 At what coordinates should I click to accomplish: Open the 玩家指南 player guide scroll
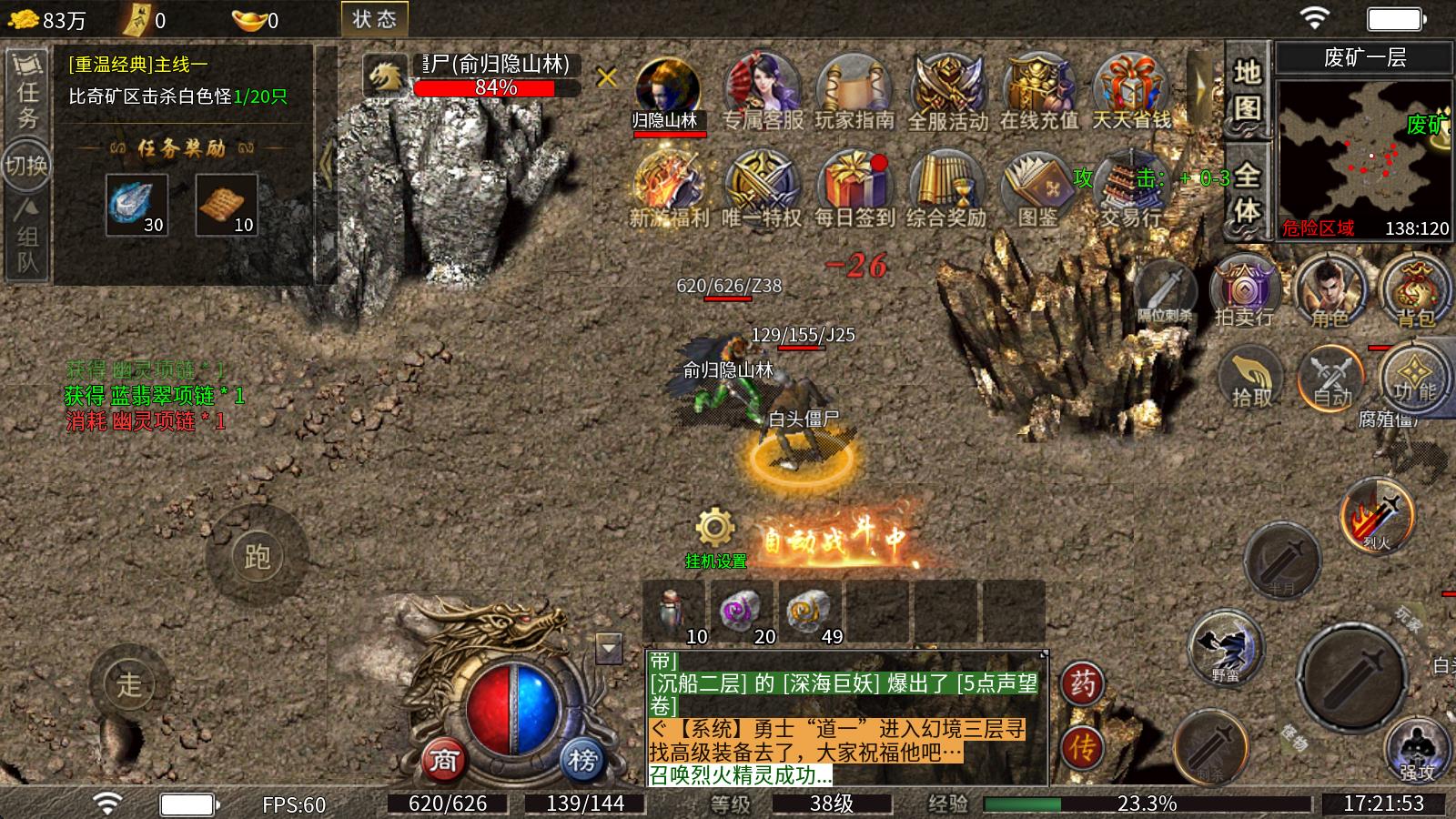[x=854, y=89]
